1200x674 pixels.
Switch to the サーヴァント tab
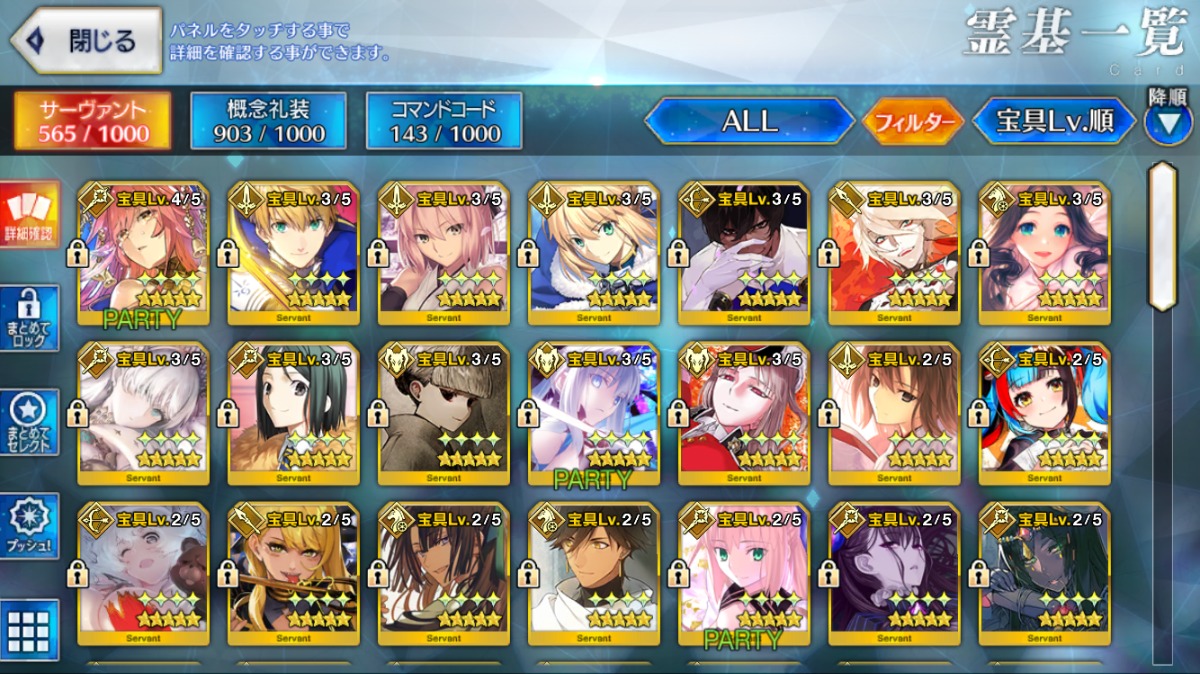coord(91,121)
